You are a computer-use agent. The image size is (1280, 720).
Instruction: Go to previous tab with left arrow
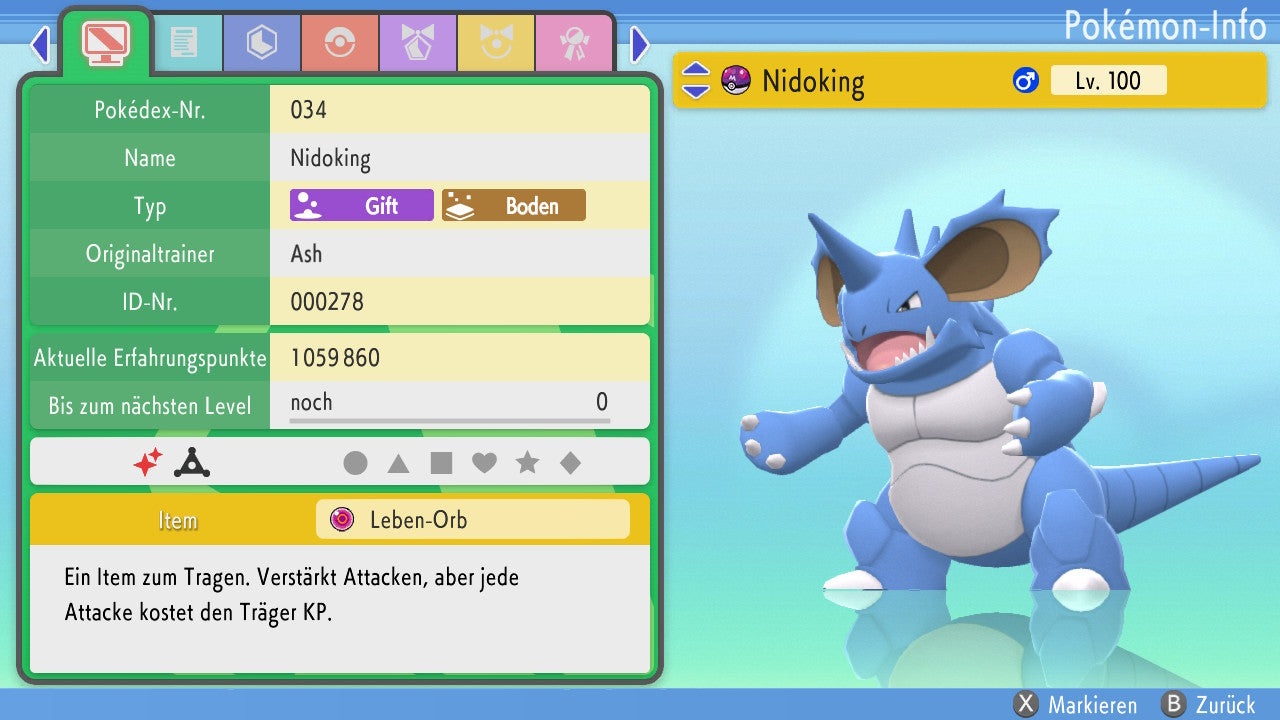(40, 44)
